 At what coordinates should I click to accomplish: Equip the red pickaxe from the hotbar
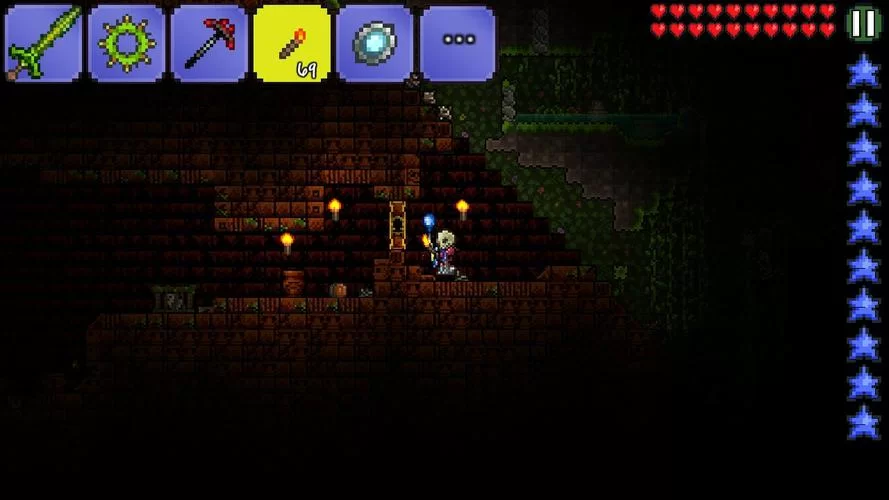point(209,42)
